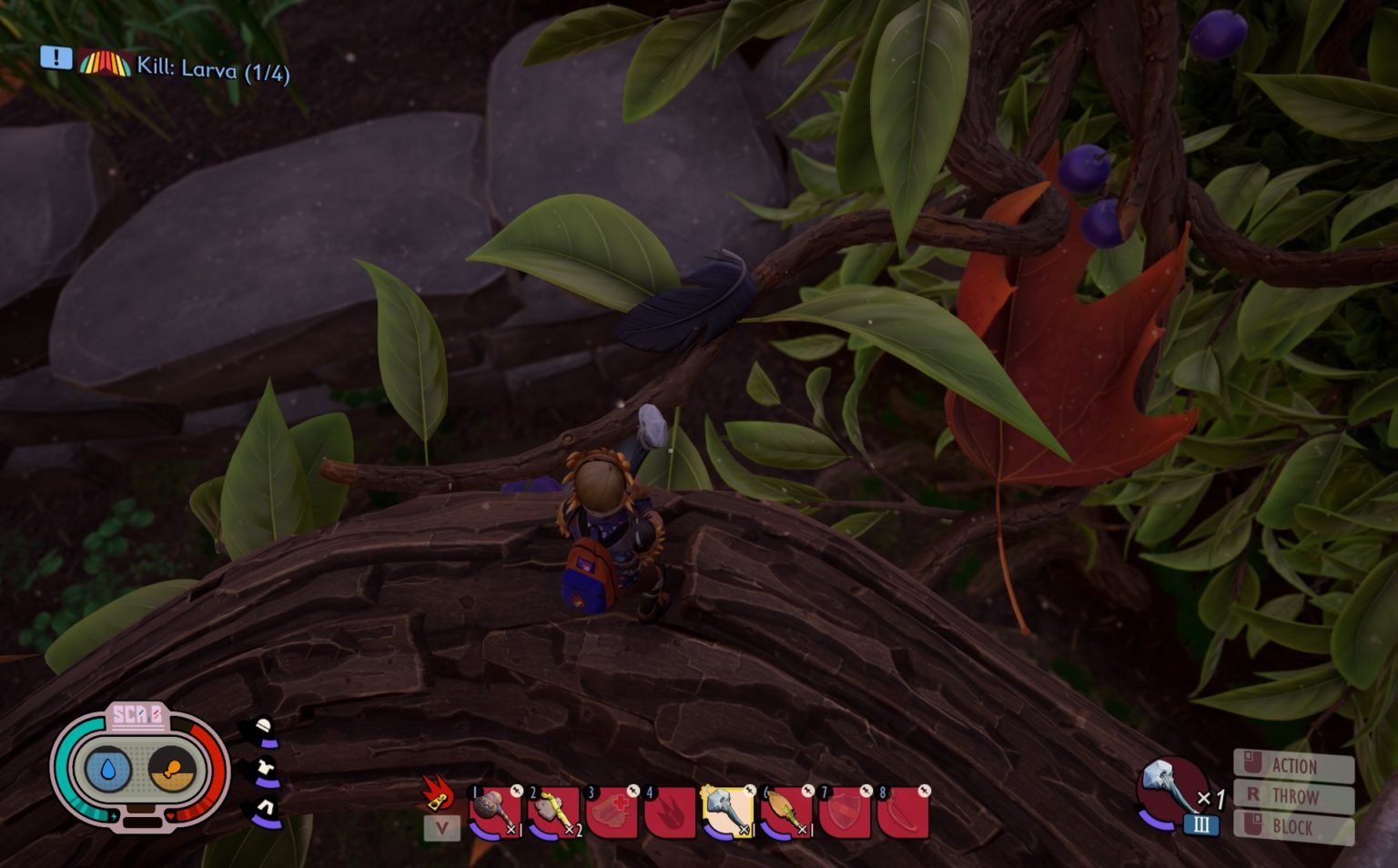1398x868 pixels.
Task: Select the equipped hammer in slot 5
Action: pyautogui.click(x=724, y=810)
